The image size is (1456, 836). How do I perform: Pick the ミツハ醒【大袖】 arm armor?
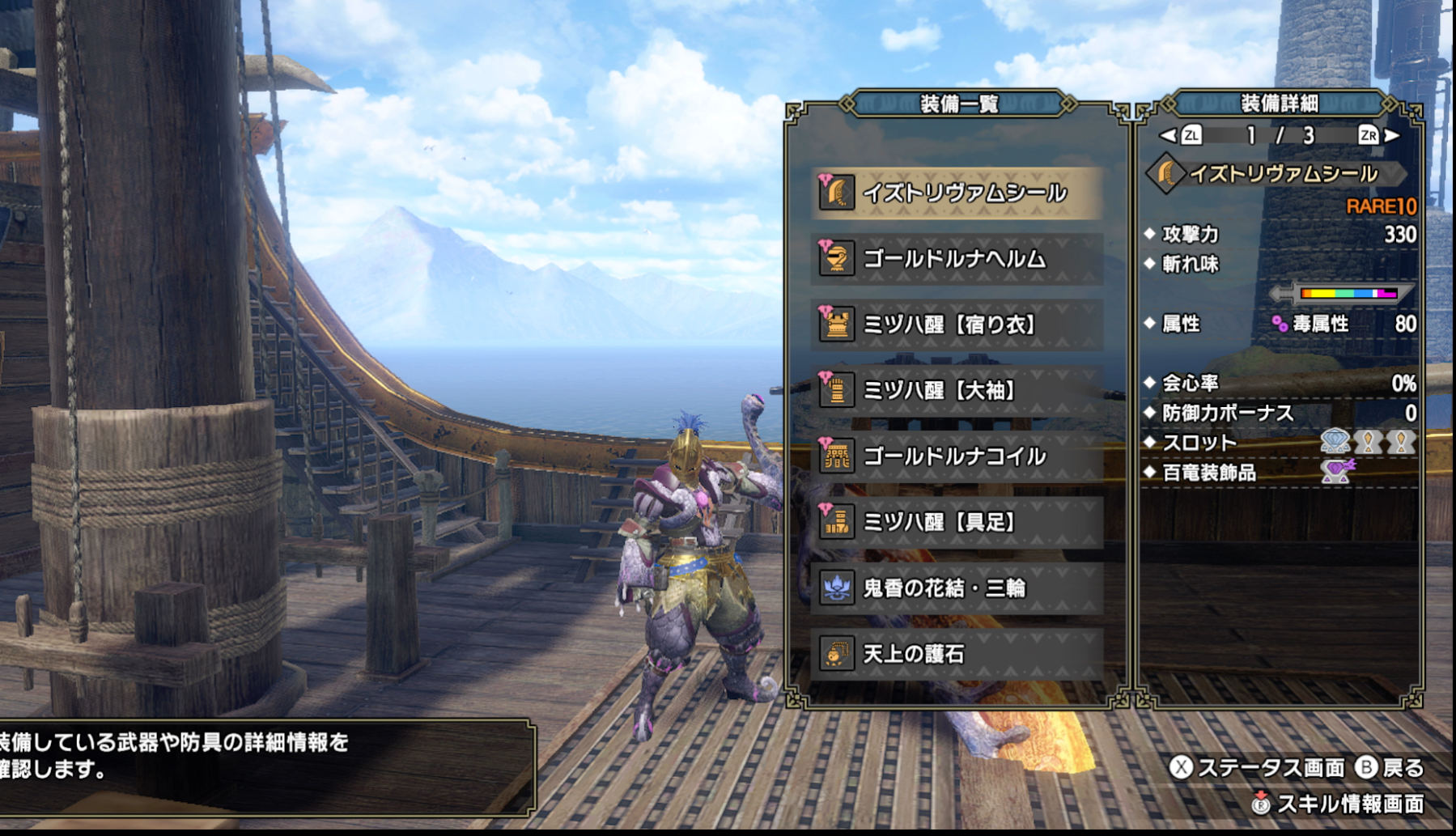click(957, 390)
